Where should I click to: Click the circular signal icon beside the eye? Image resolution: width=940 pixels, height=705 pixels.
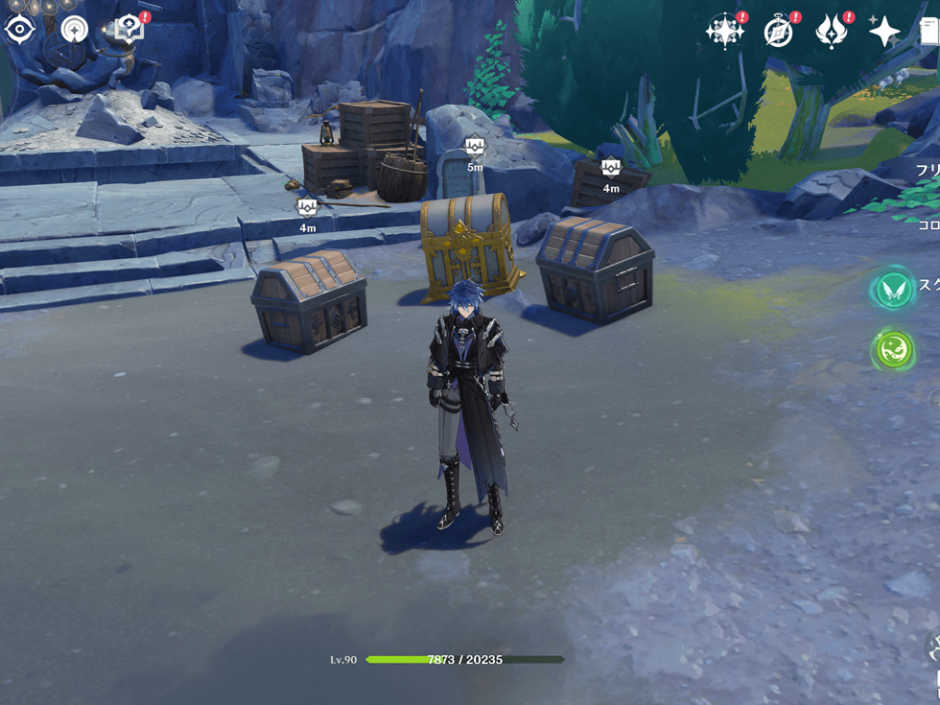click(74, 29)
